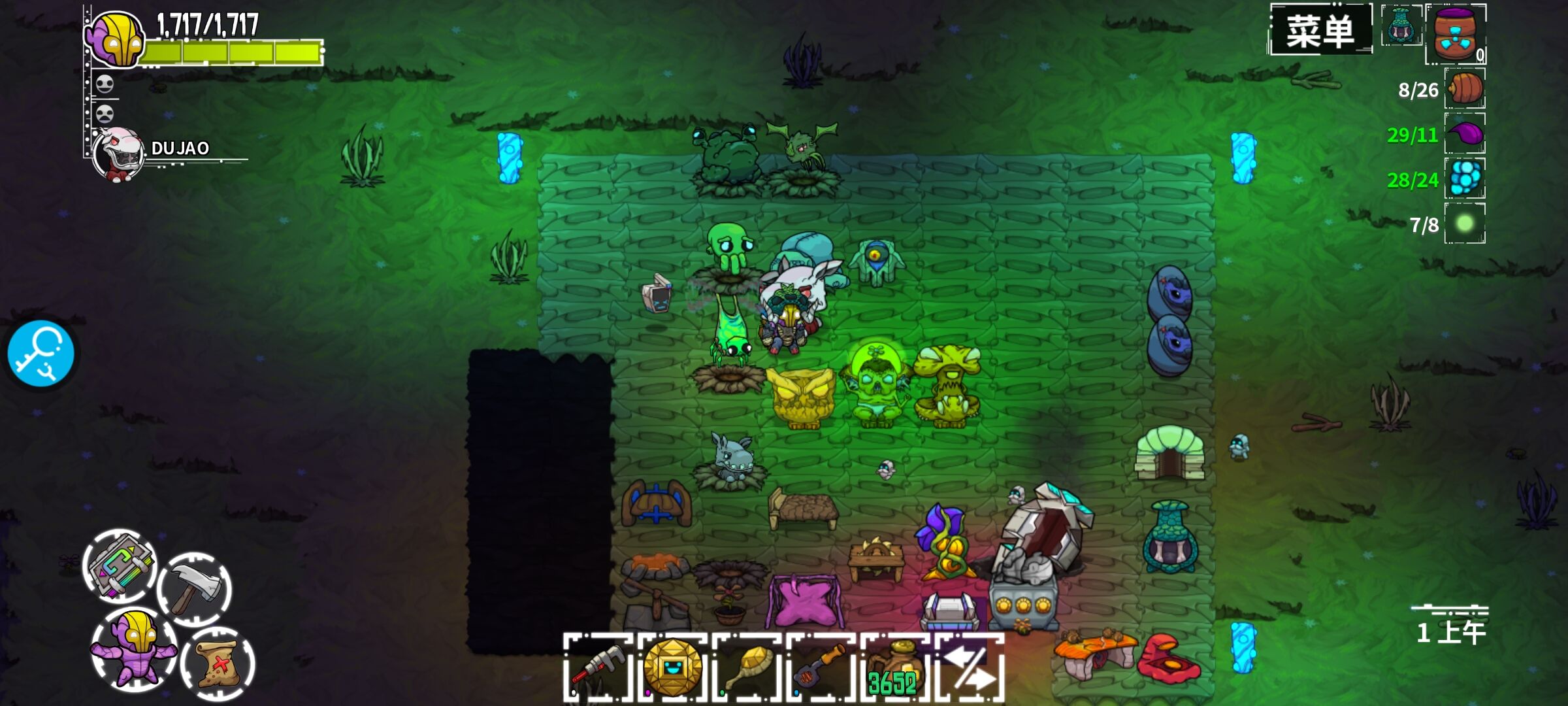Use the golden club hotbar item
Image resolution: width=1568 pixels, height=706 pixels.
[747, 668]
